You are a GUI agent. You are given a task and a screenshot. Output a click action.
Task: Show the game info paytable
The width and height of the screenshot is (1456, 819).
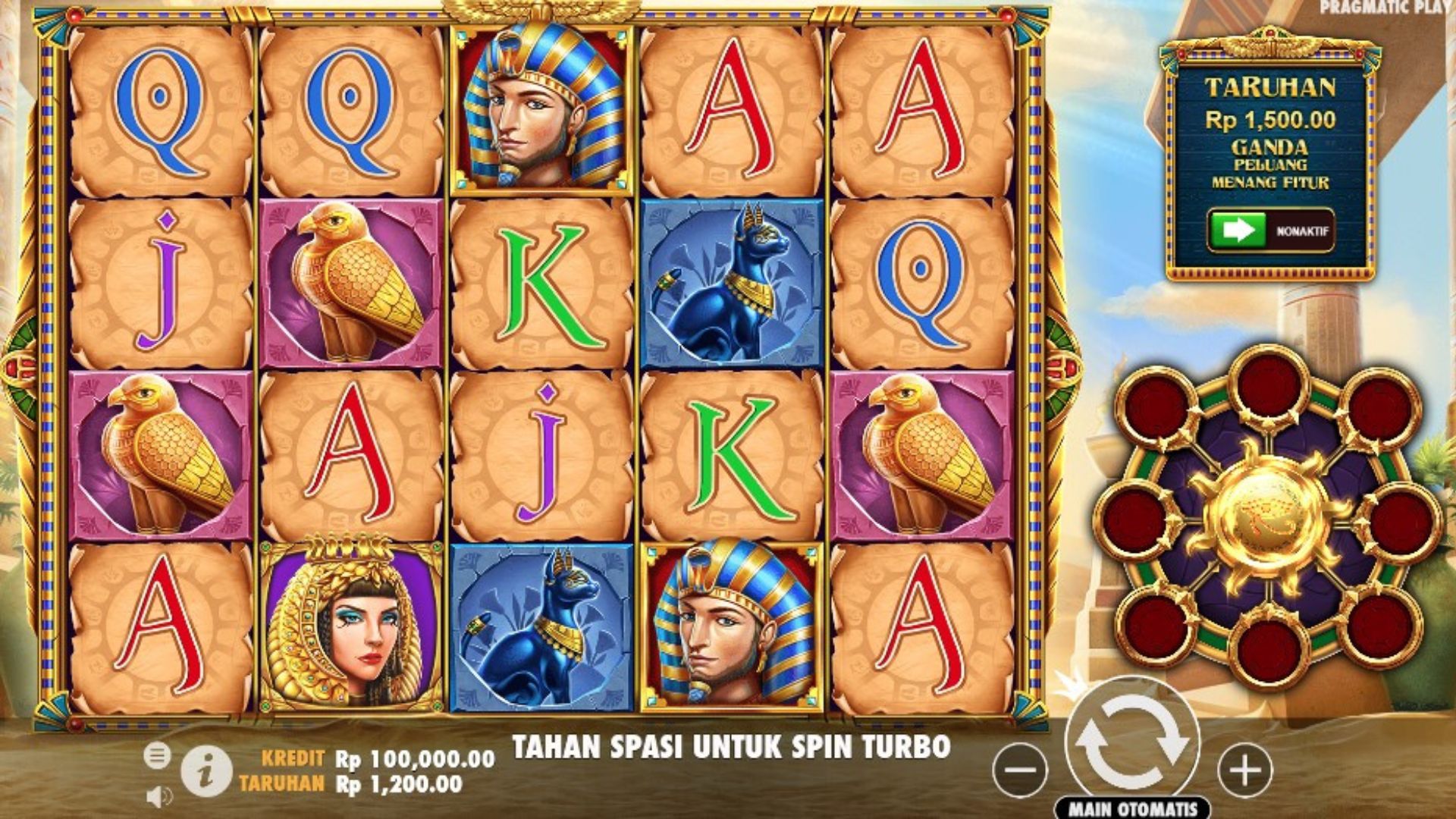coord(206,770)
